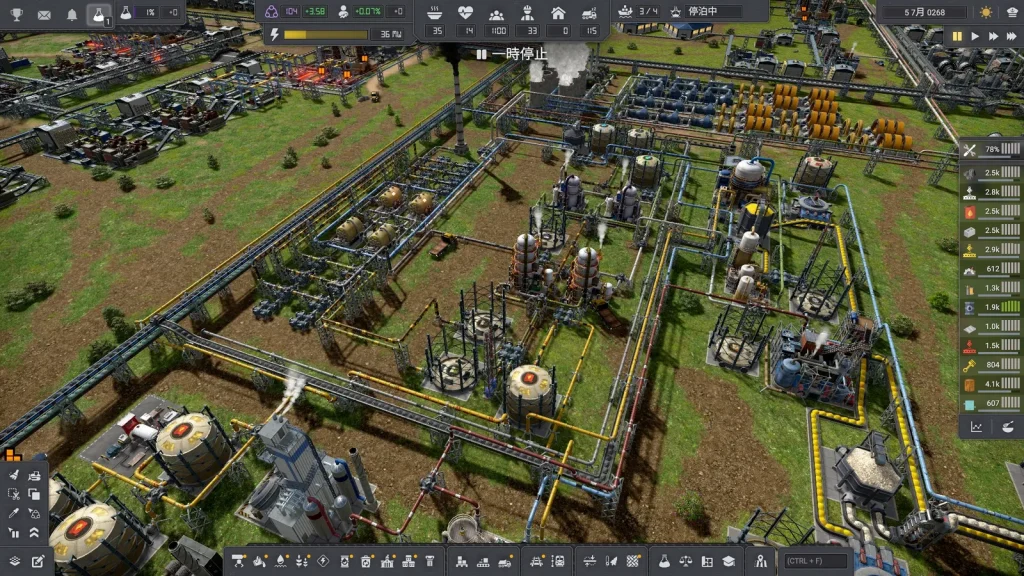This screenshot has height=576, width=1024.
Task: Select the flask laboratory build category
Action: tap(662, 561)
